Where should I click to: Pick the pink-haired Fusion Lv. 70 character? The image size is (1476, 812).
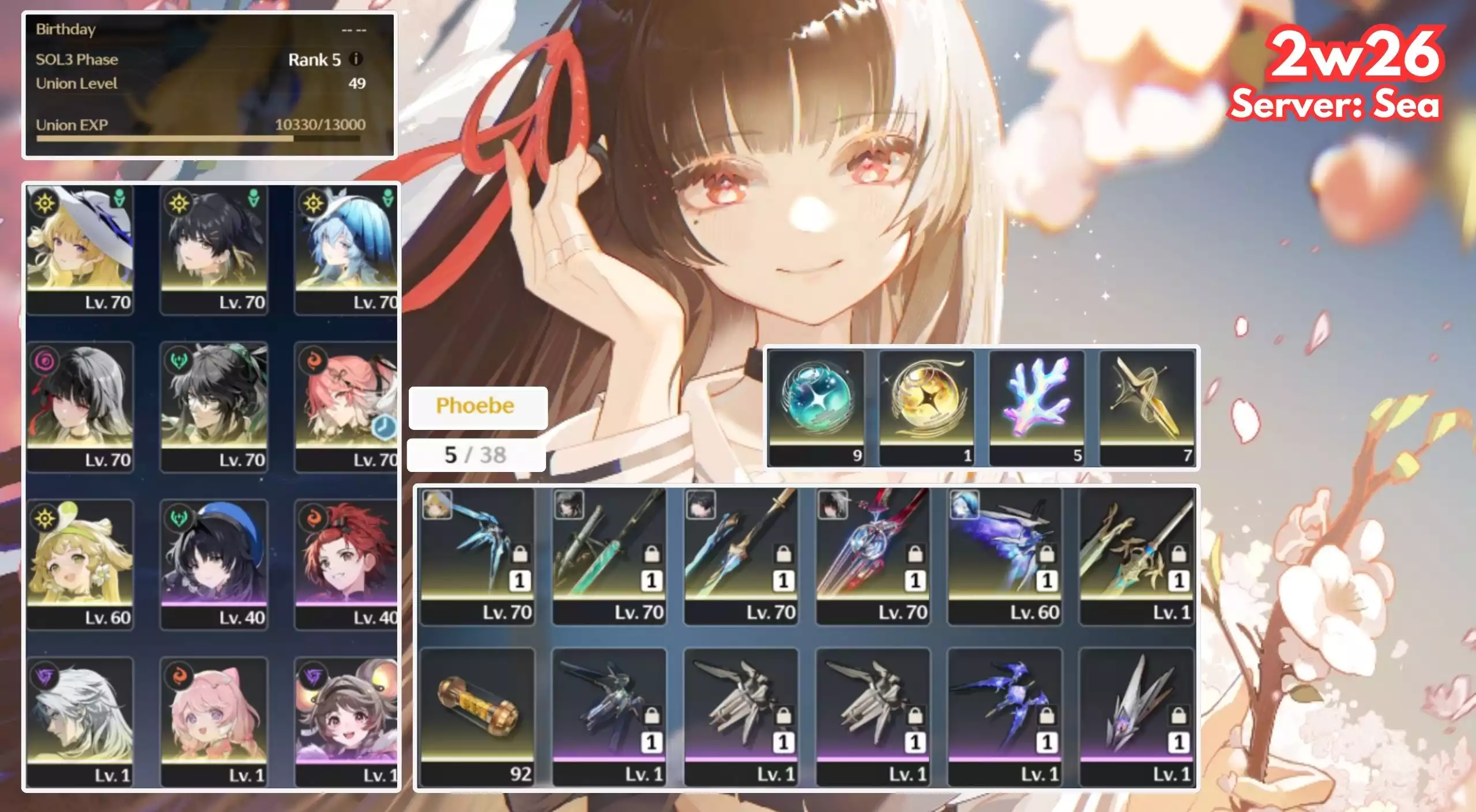point(346,406)
